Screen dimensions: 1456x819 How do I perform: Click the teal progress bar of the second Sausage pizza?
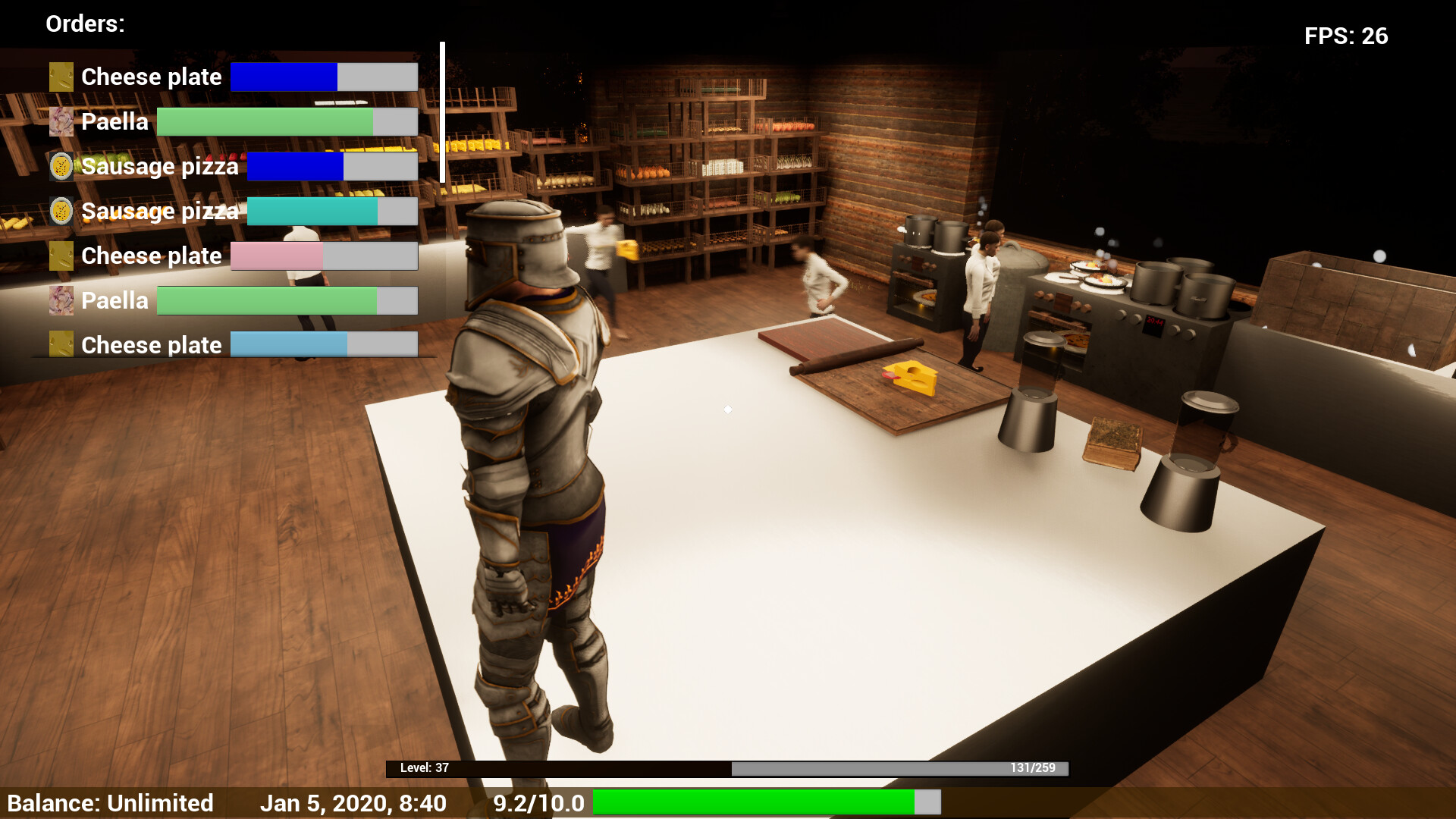coord(311,211)
